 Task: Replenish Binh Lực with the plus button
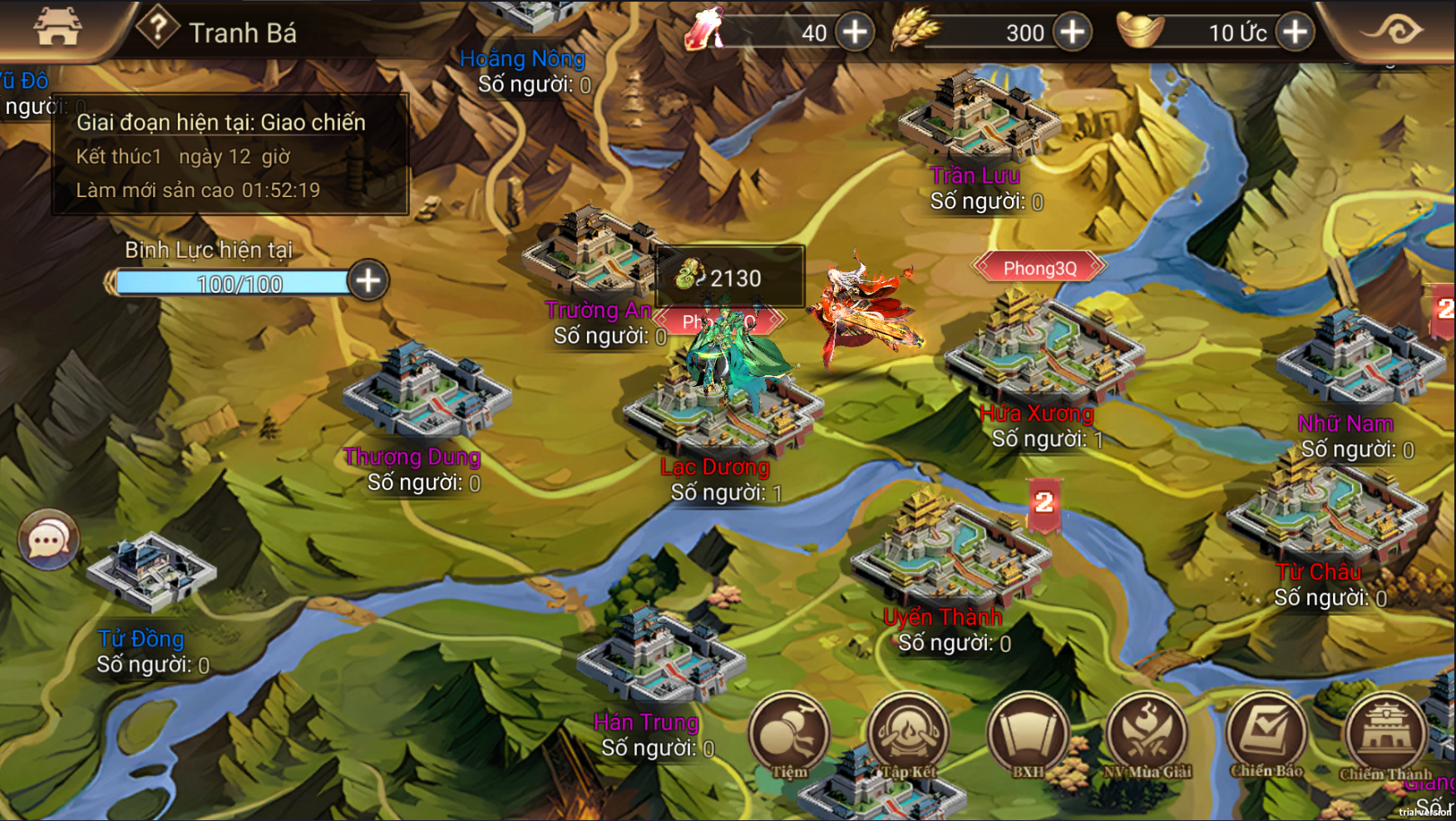point(368,281)
